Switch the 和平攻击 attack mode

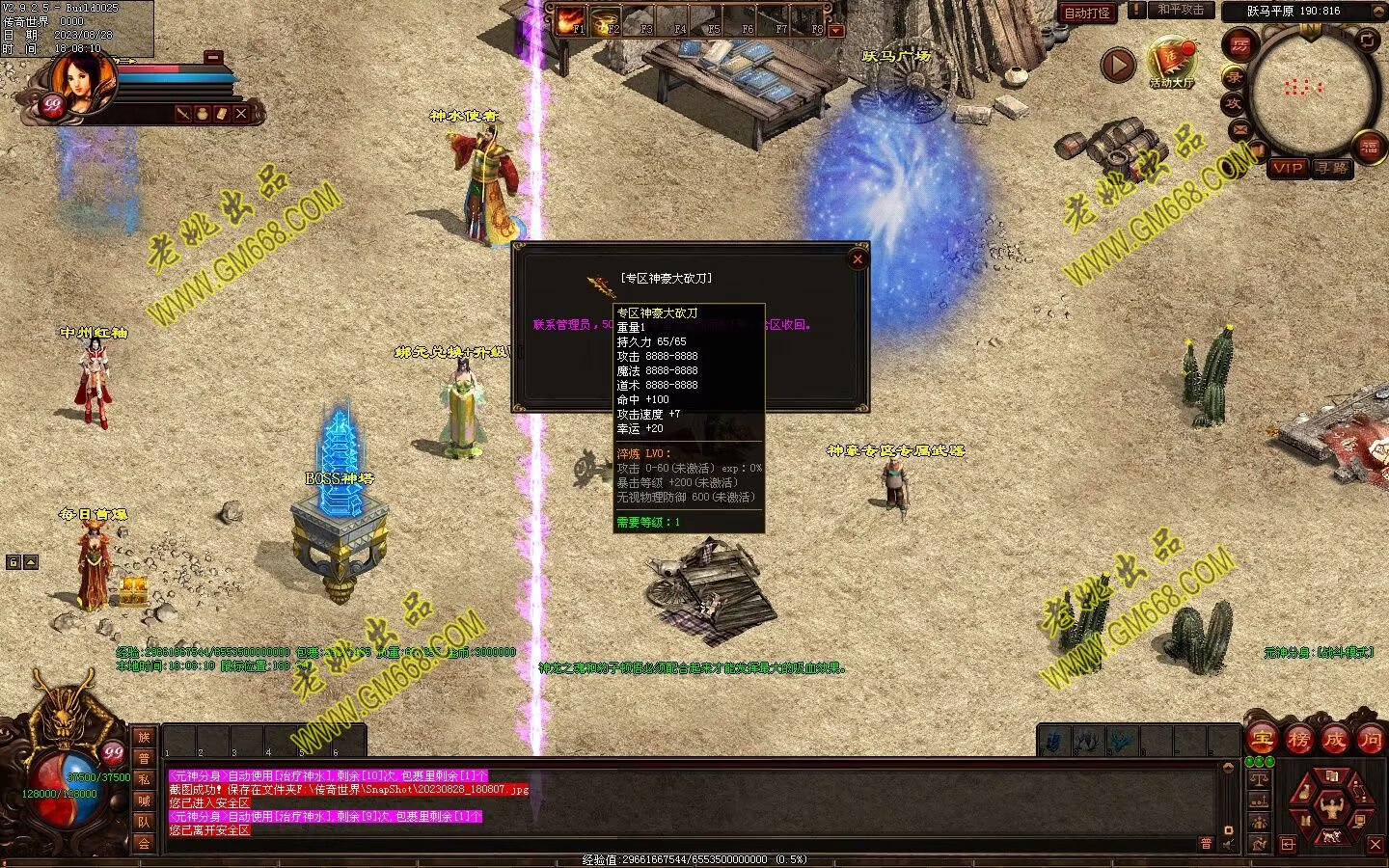point(1182,10)
